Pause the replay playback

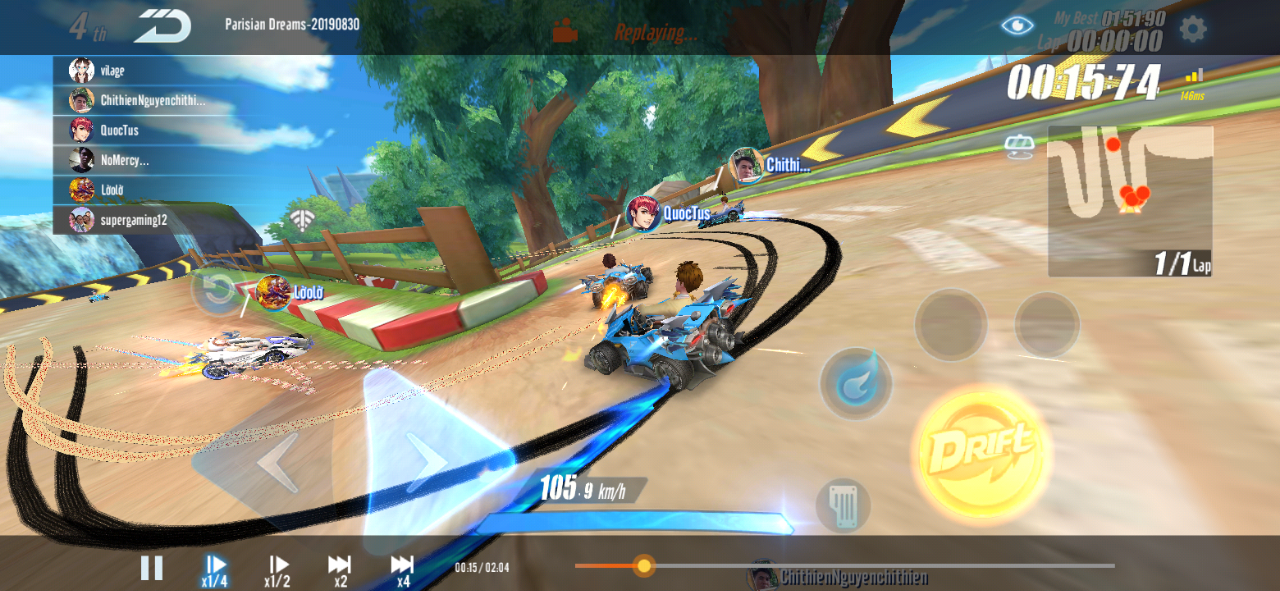click(151, 568)
